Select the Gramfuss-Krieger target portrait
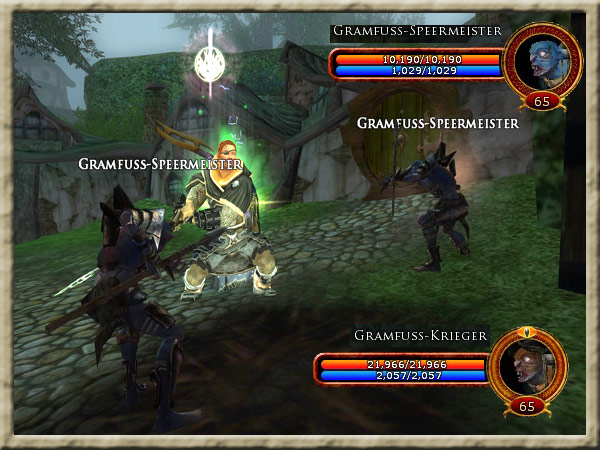 (x=527, y=366)
